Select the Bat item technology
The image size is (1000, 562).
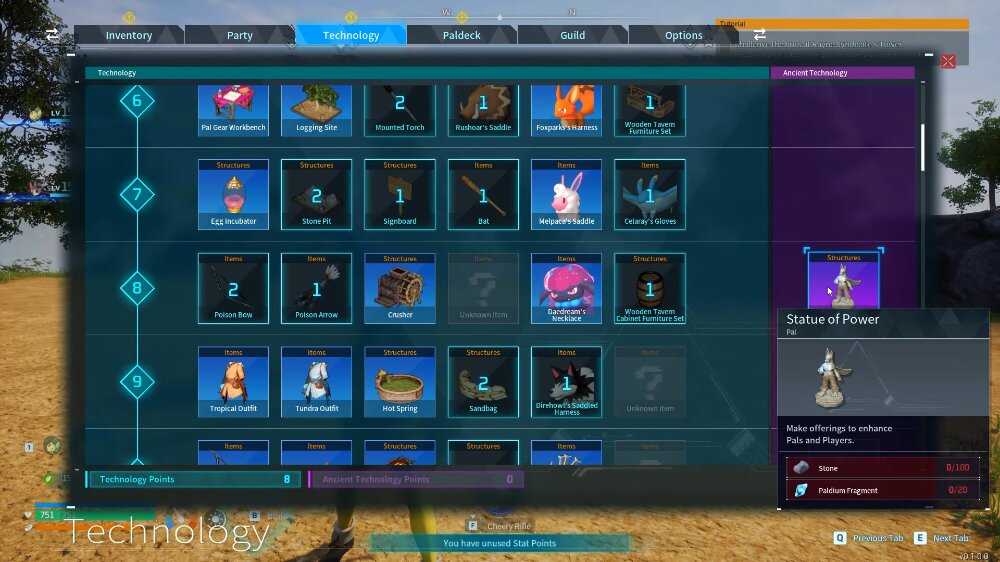pos(483,194)
